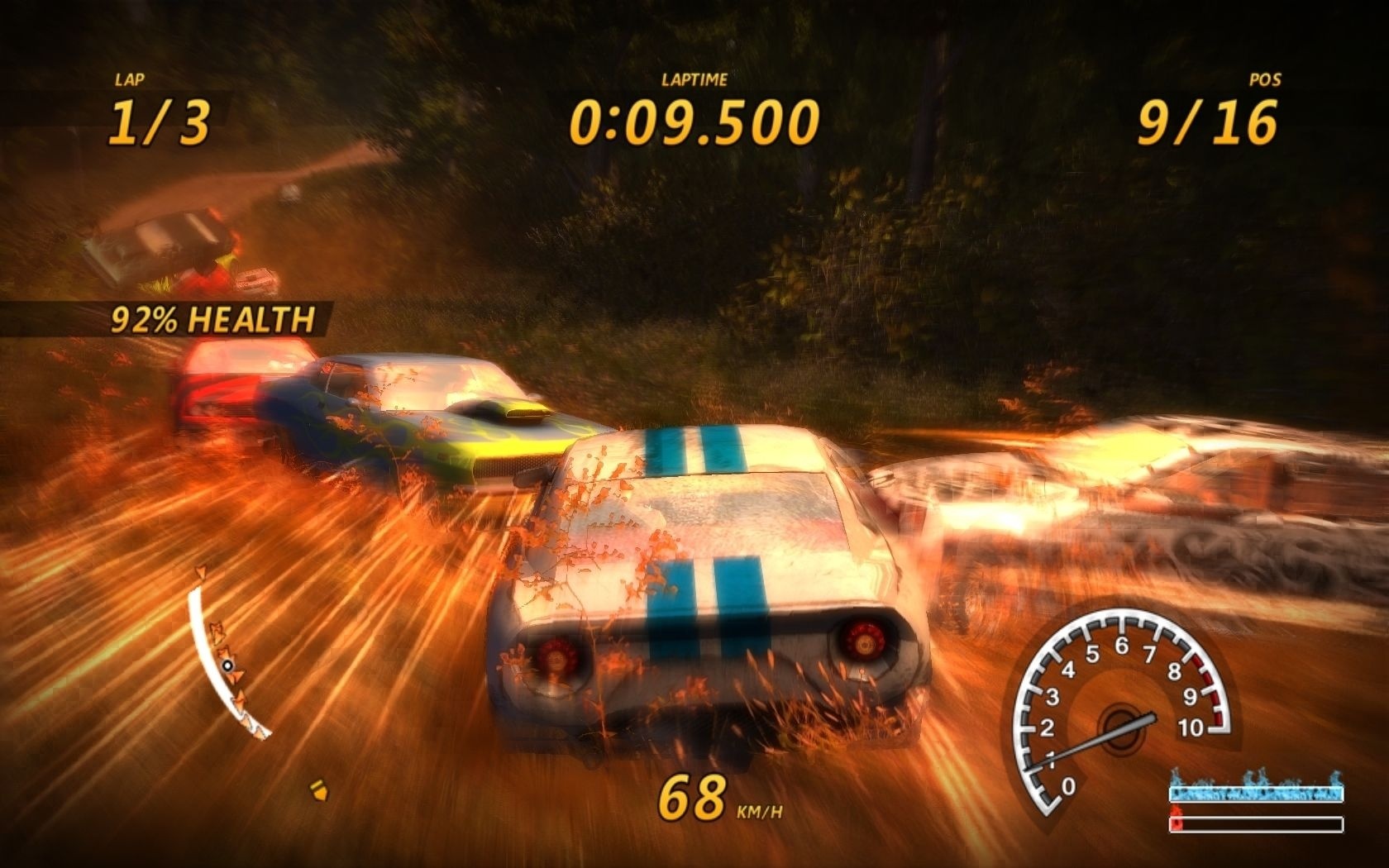
Task: Click the white player dot on the minimap
Action: [x=227, y=665]
